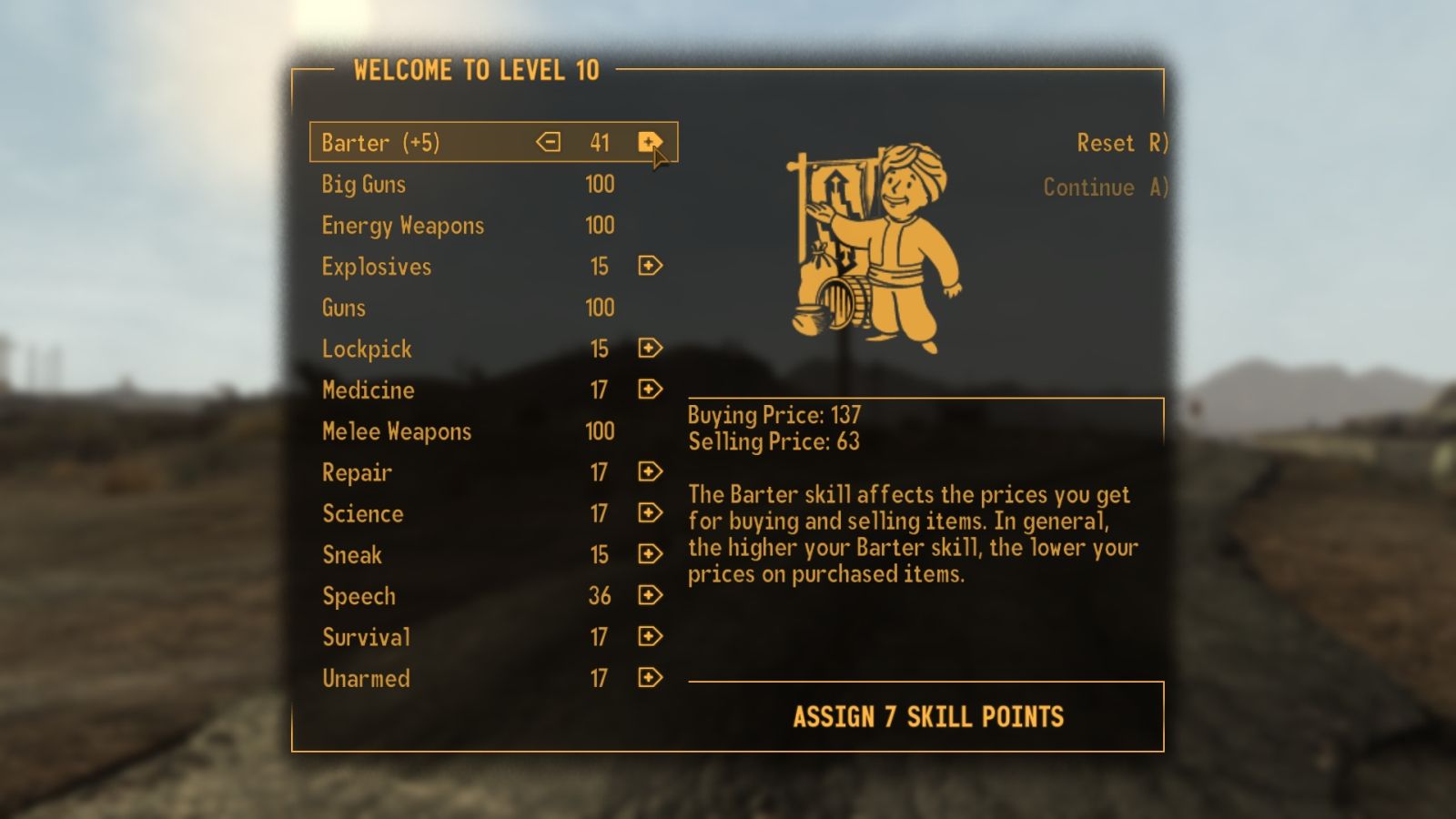Add a point to Speech

[x=648, y=595]
